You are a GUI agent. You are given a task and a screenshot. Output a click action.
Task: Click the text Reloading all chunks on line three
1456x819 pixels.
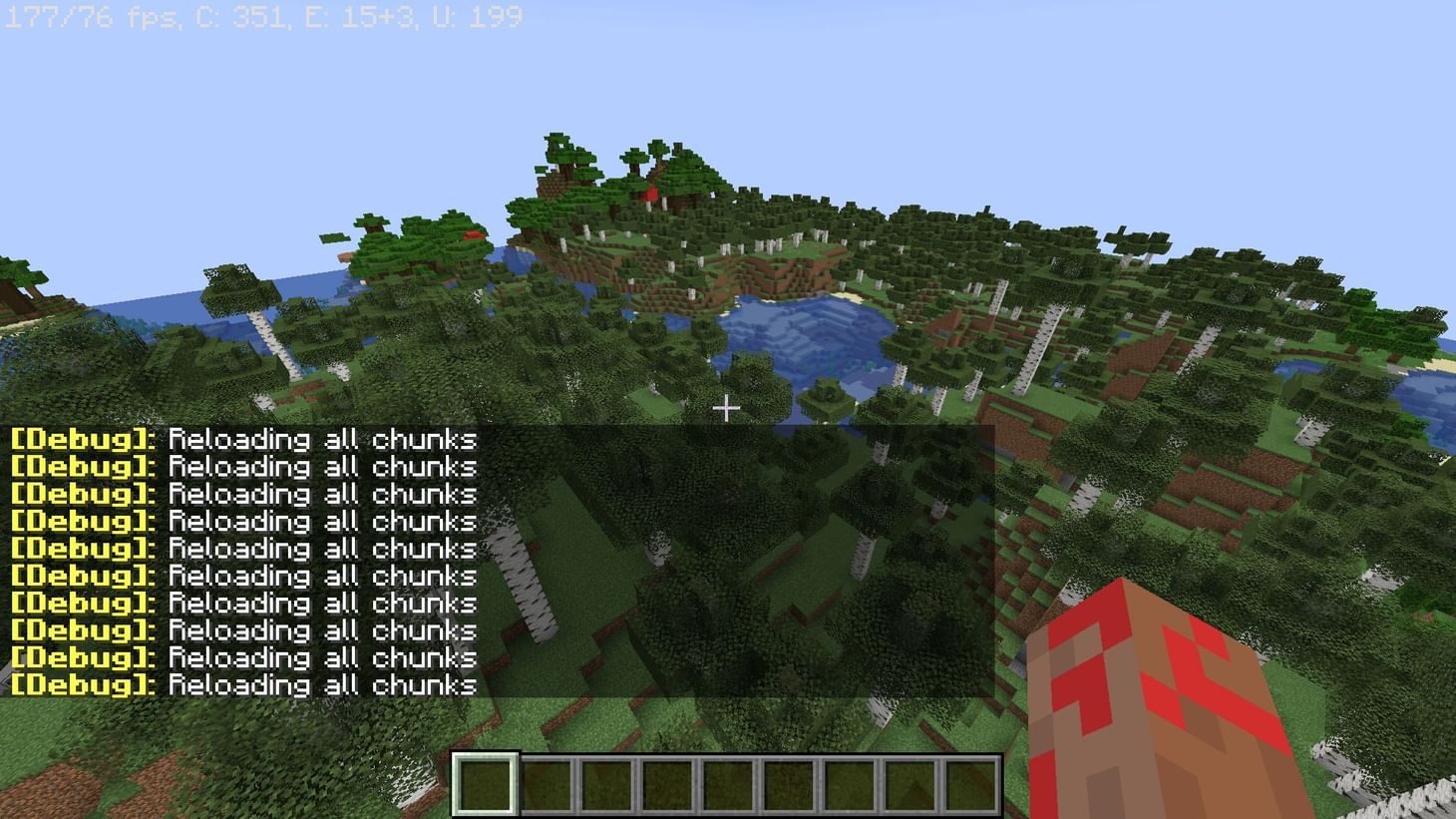pos(319,493)
